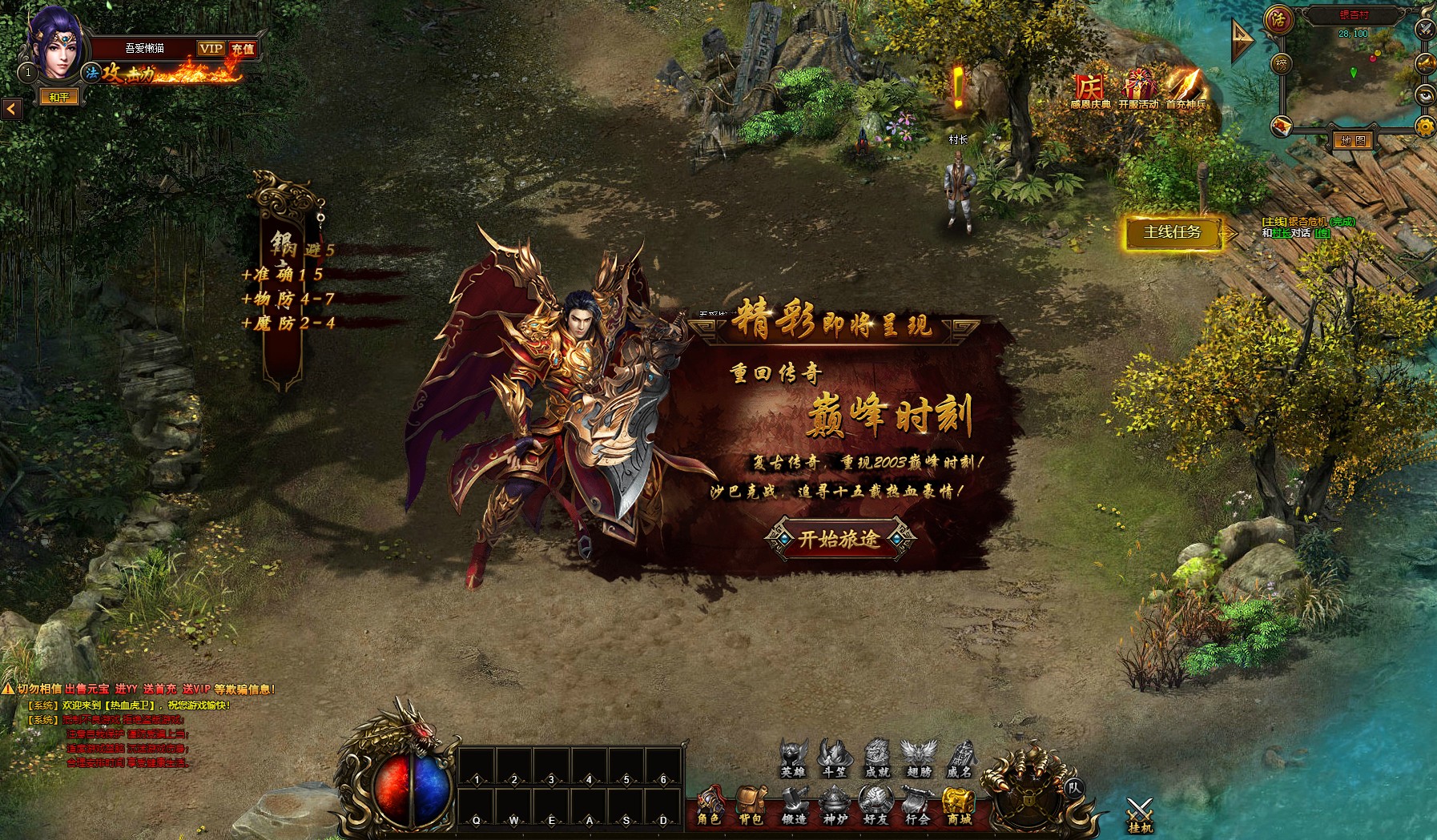Viewport: 1437px width, 840px height.
Task: Click the 充值 recharge button
Action: click(243, 49)
